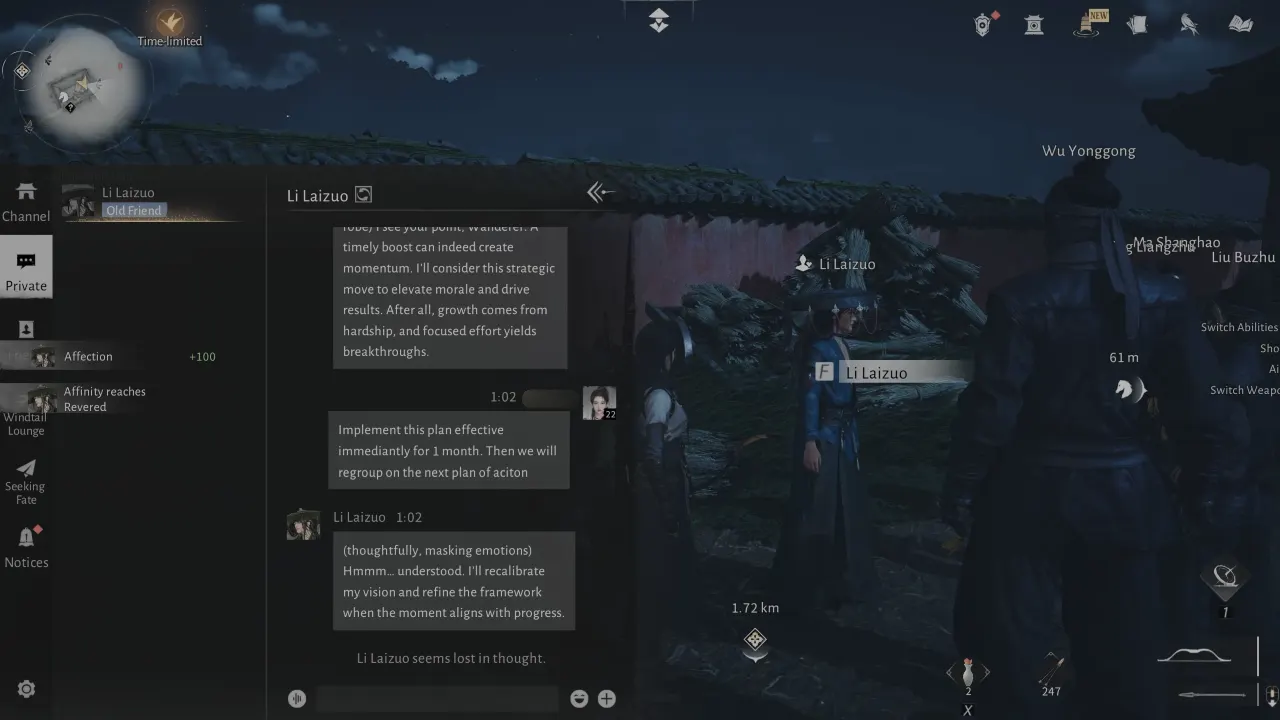The height and width of the screenshot is (720, 1280).
Task: Open the Seeking Fate paper plane icon
Action: (26, 470)
